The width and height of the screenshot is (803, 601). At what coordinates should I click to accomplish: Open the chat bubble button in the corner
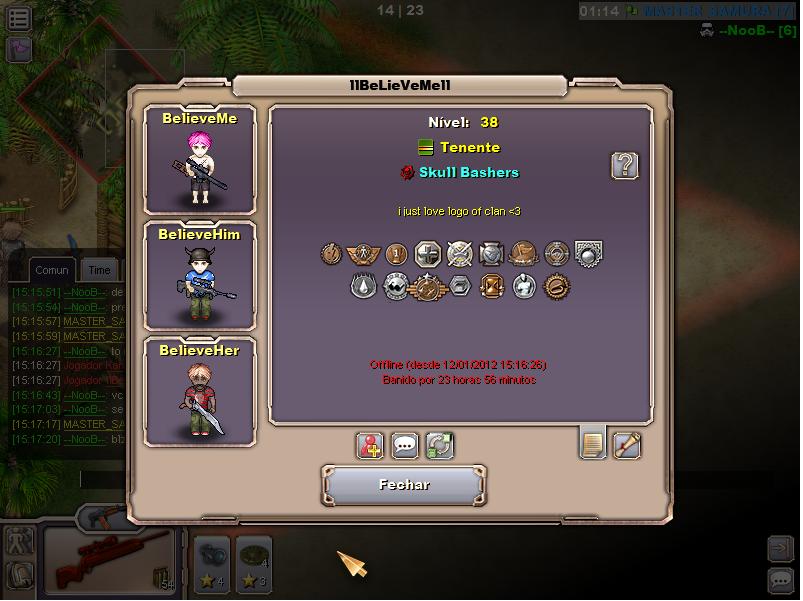781,580
